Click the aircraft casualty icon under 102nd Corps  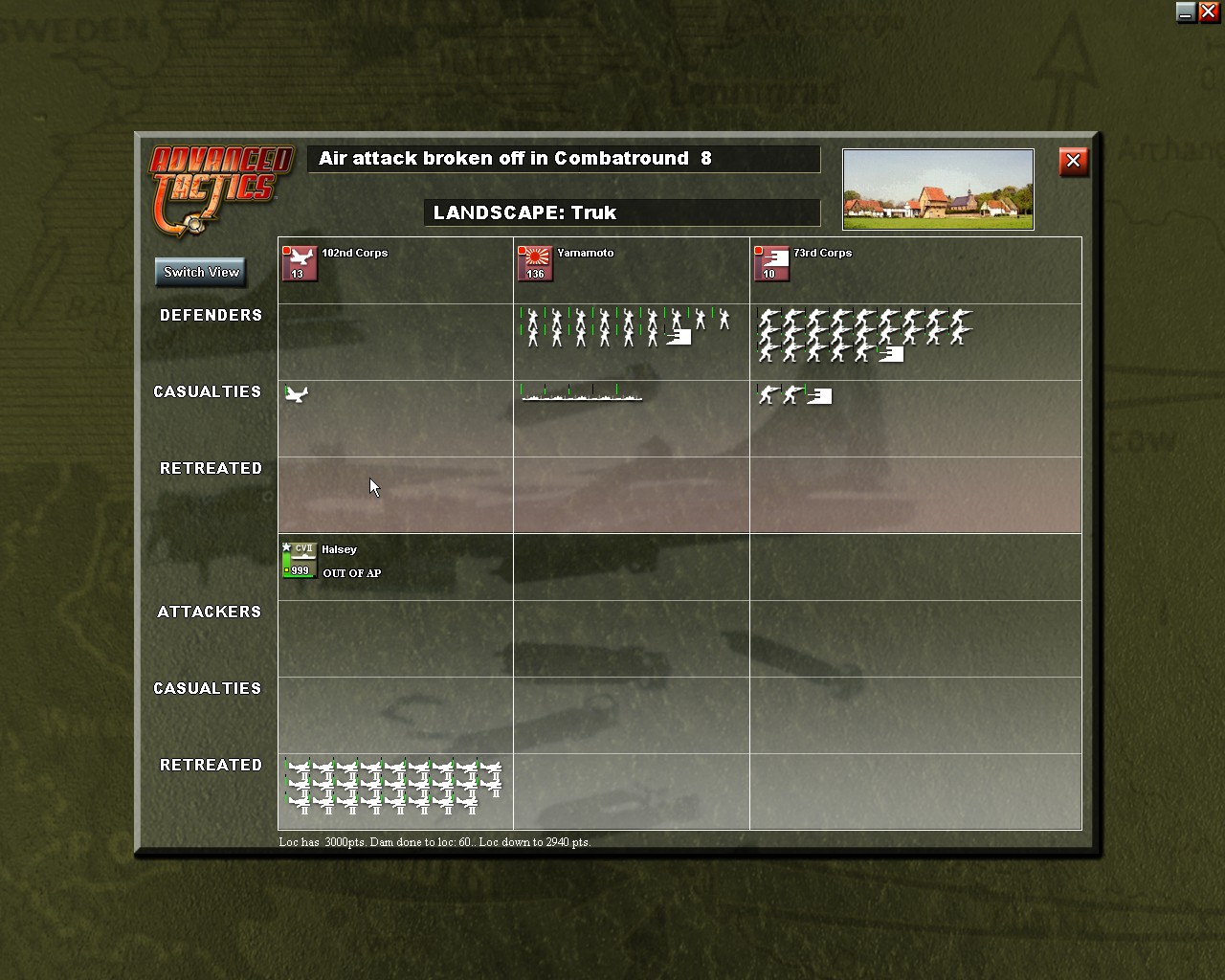297,394
